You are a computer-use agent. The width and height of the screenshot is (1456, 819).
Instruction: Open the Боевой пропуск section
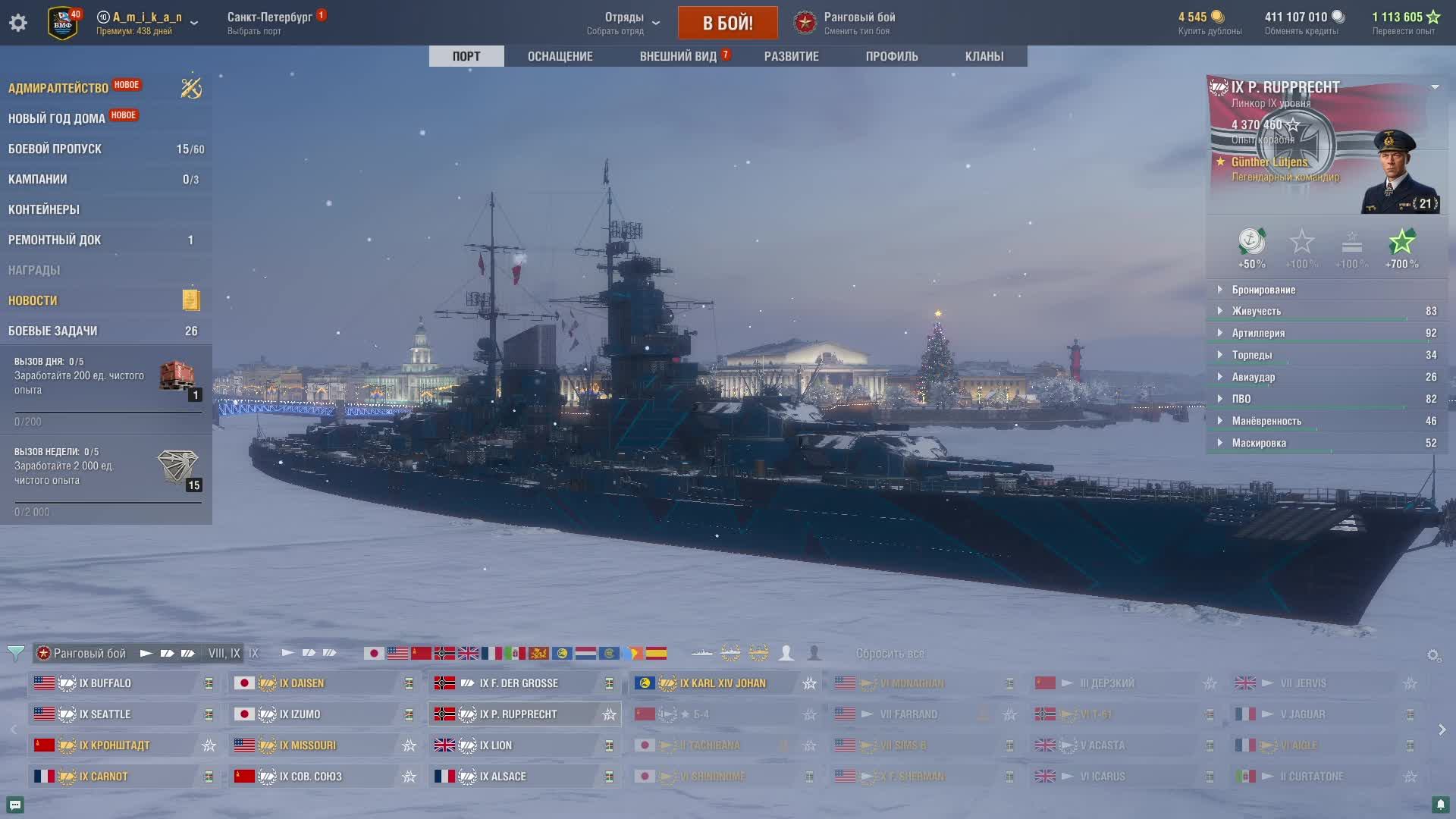click(55, 149)
